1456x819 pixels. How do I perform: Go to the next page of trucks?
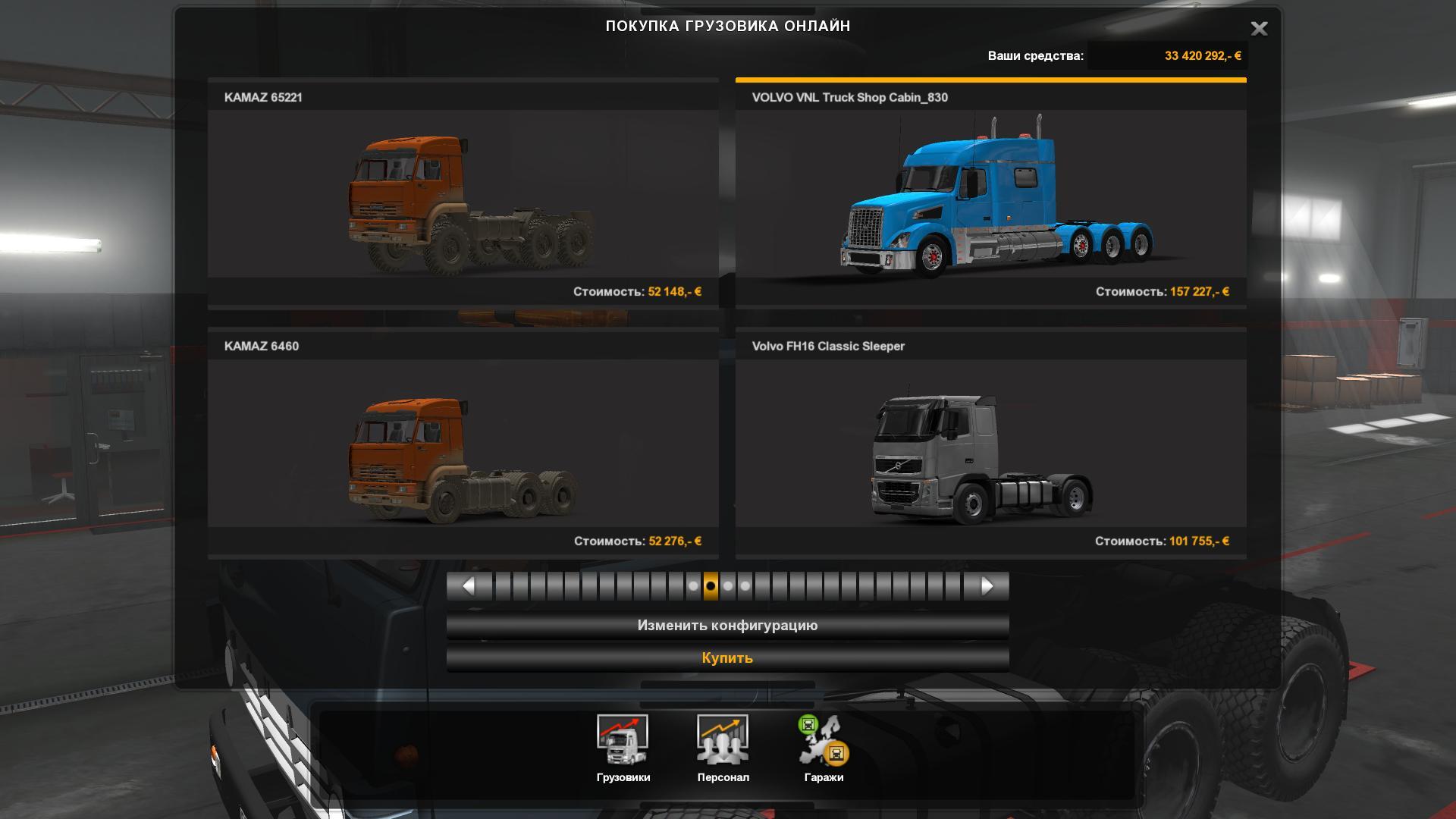pos(987,586)
